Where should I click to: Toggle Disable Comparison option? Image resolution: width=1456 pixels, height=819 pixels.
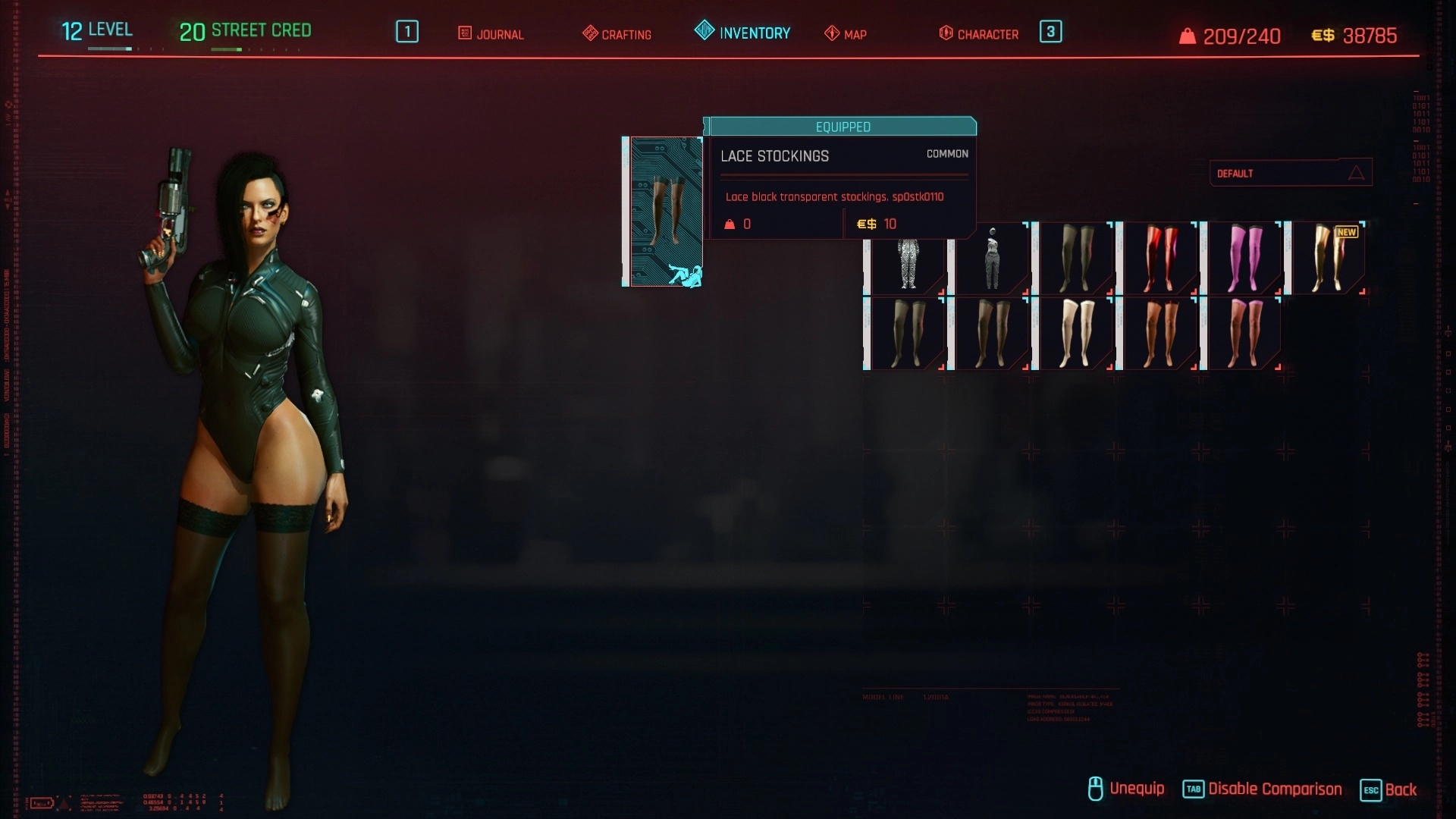pos(1263,789)
